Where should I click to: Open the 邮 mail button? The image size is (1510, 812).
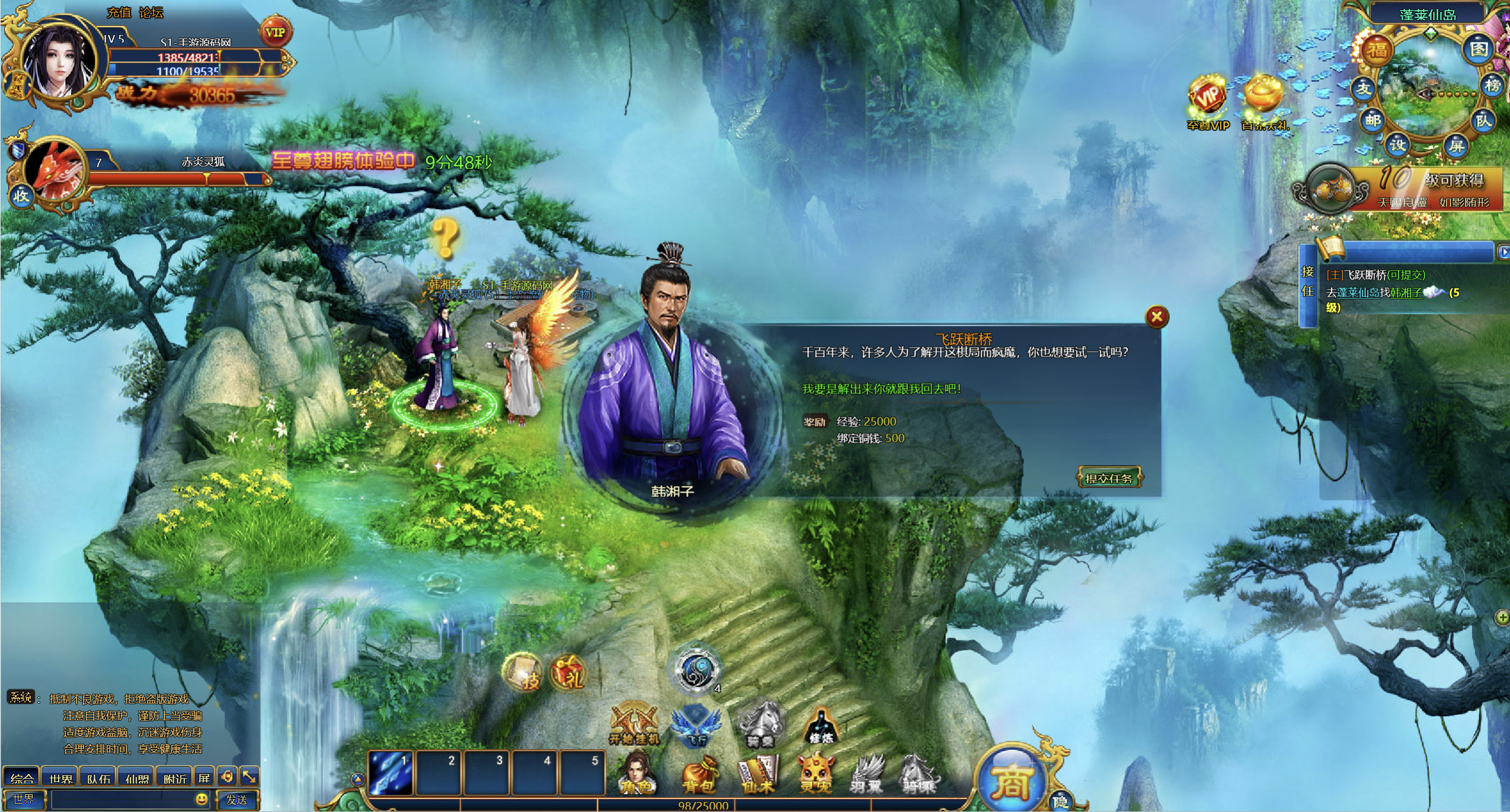point(1373,120)
